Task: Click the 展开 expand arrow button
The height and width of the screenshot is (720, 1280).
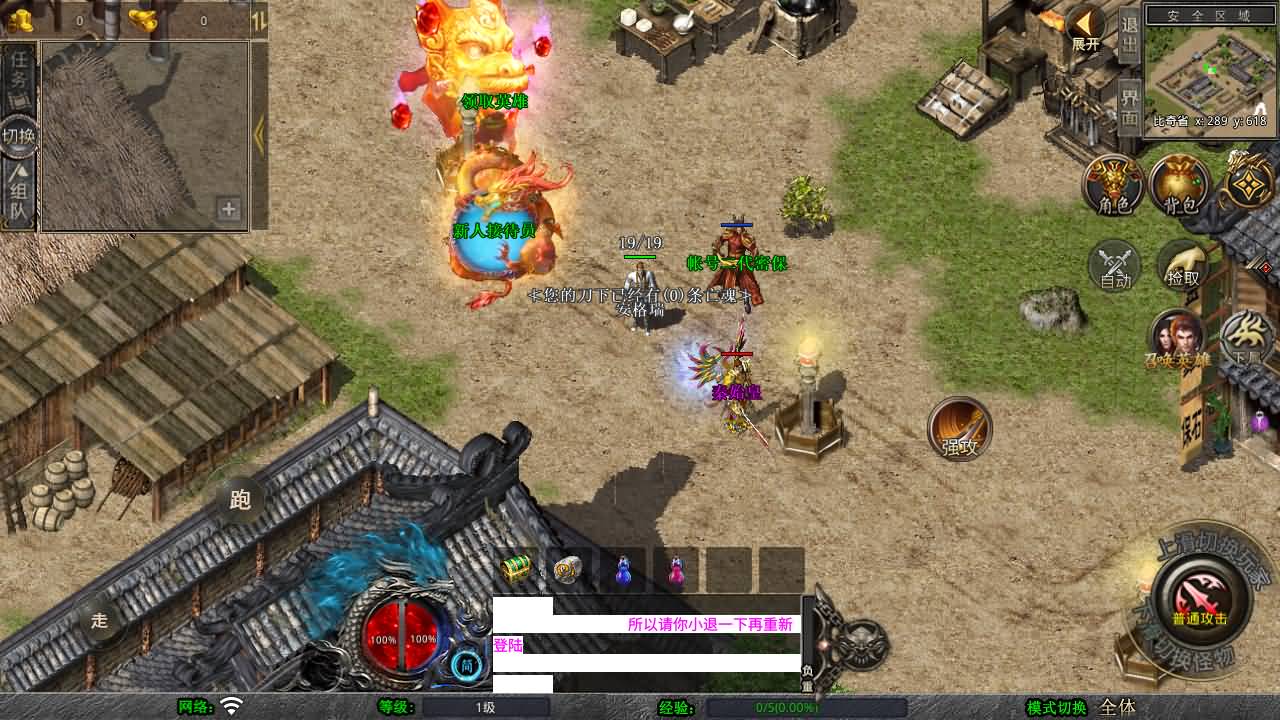Action: pyautogui.click(x=1086, y=27)
